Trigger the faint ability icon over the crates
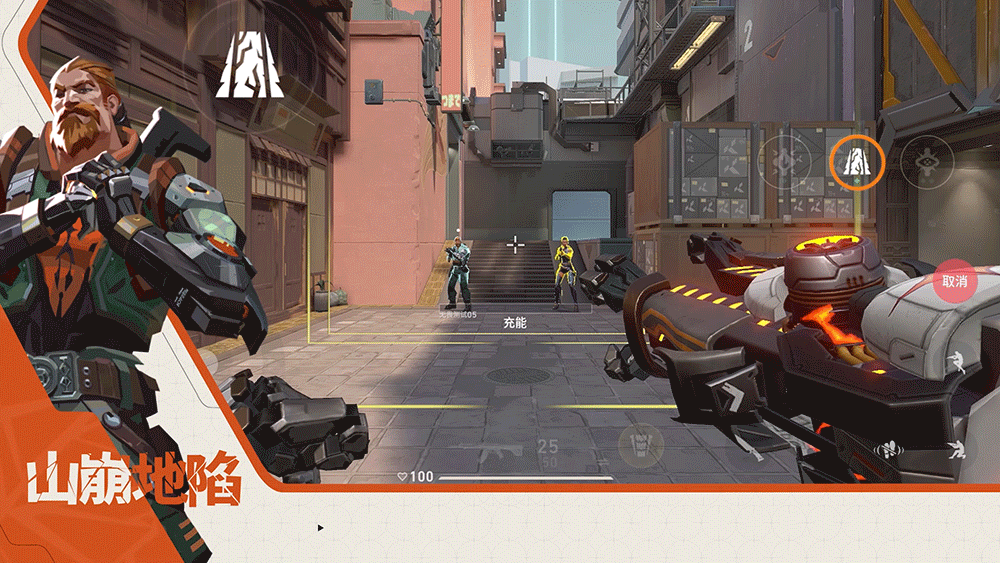This screenshot has width=1000, height=563. click(x=787, y=161)
